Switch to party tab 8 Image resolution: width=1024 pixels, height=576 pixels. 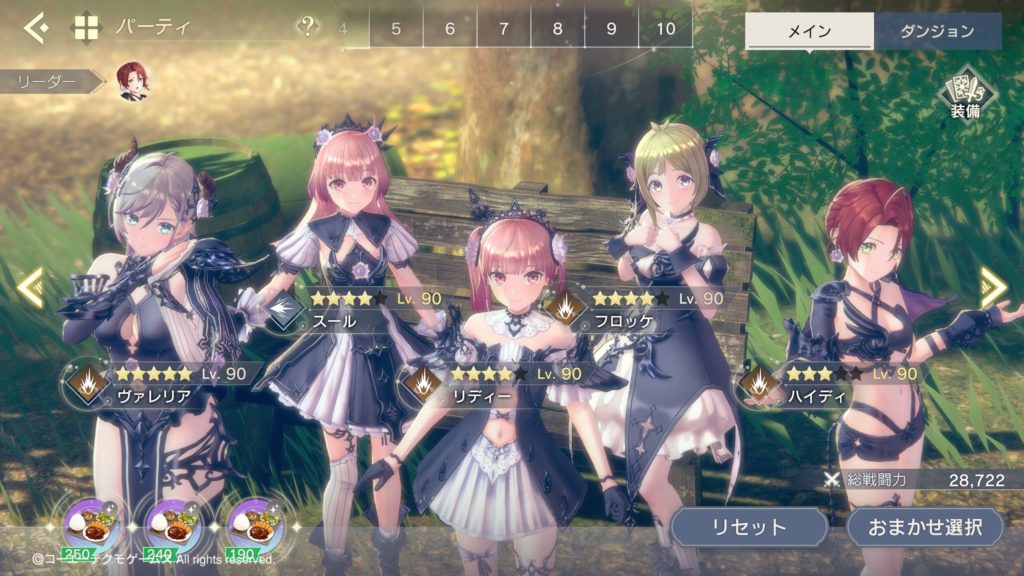tap(558, 28)
